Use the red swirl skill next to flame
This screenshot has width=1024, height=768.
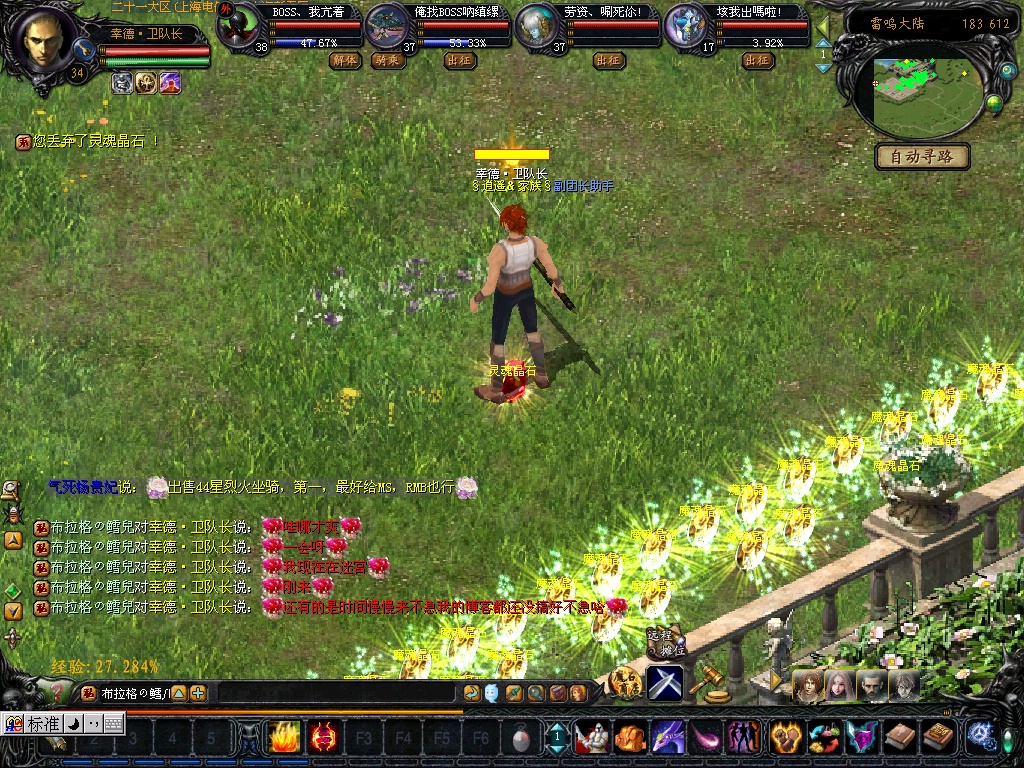[x=322, y=739]
